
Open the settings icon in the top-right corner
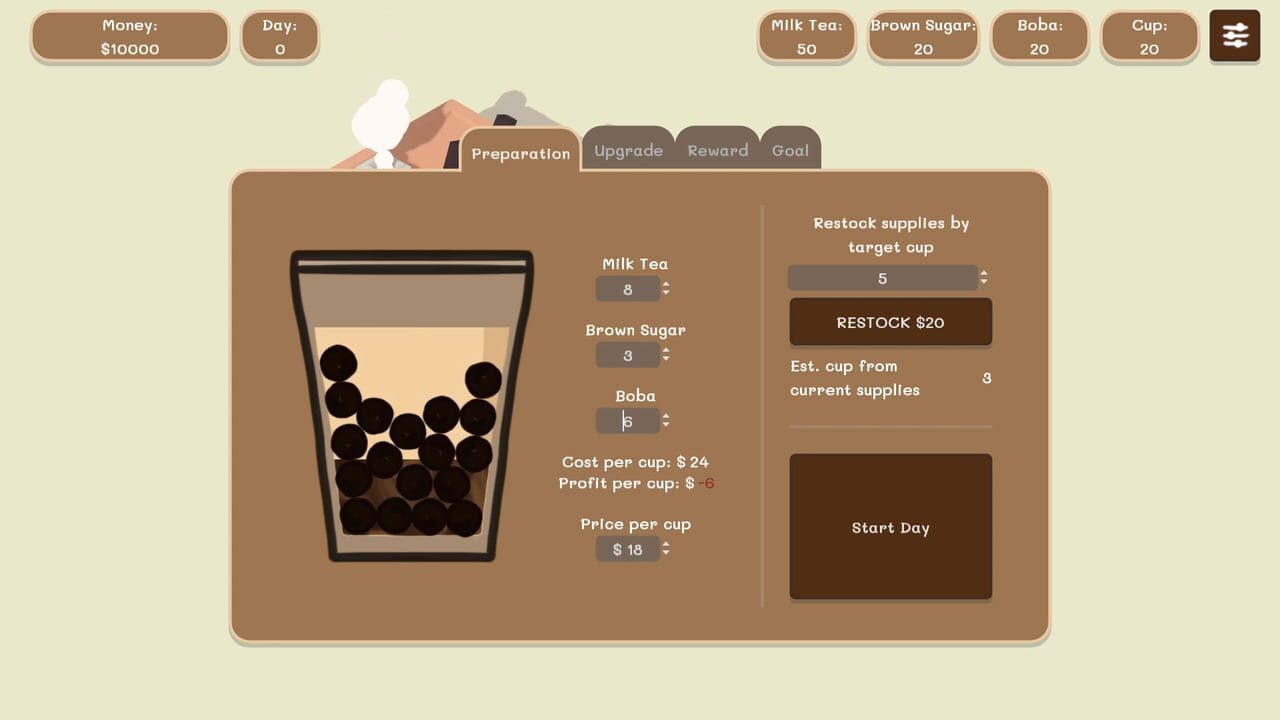pyautogui.click(x=1234, y=35)
